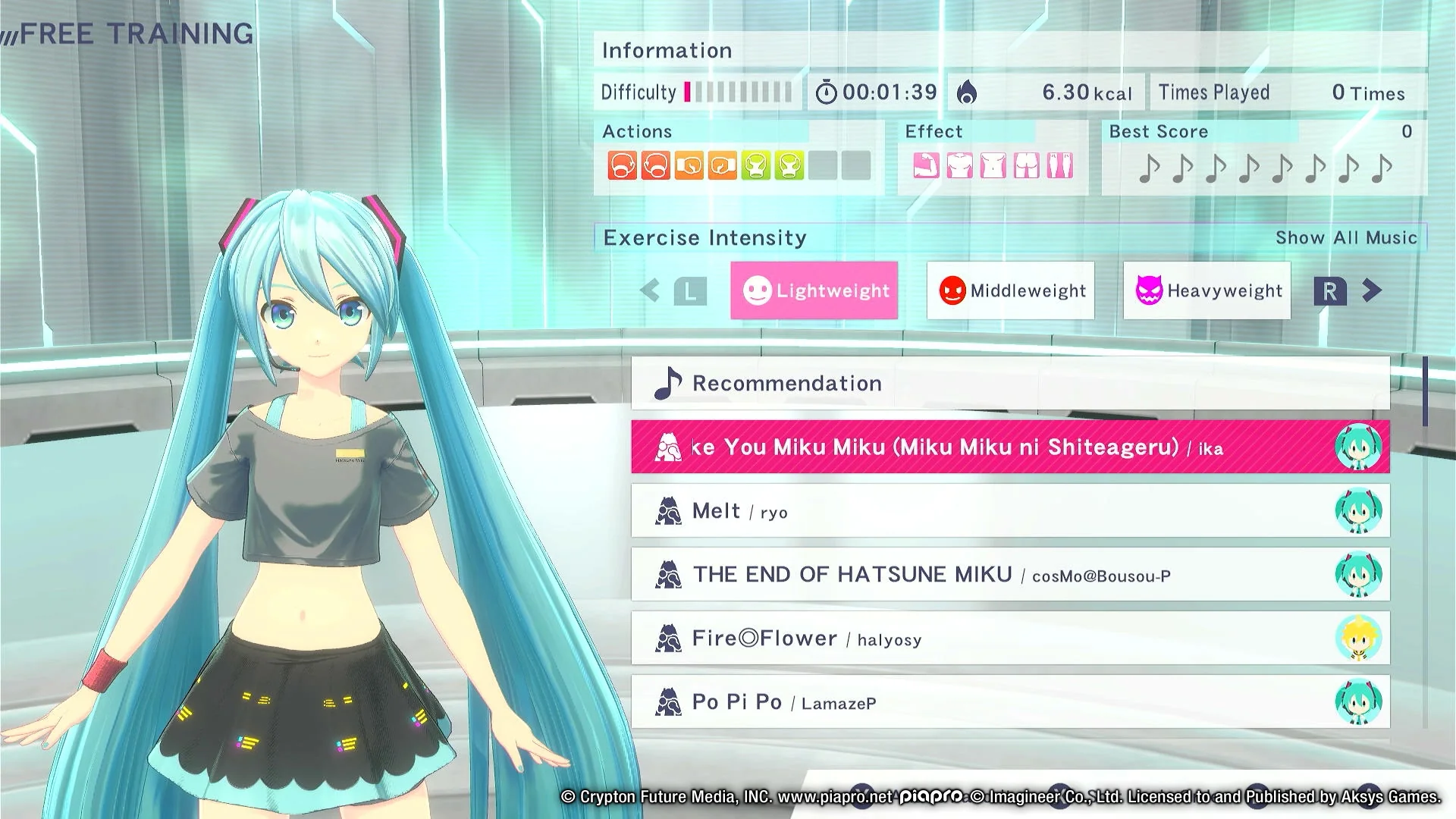
Task: Click the Miku avatar beside Po Pi Po
Action: pos(1359,701)
